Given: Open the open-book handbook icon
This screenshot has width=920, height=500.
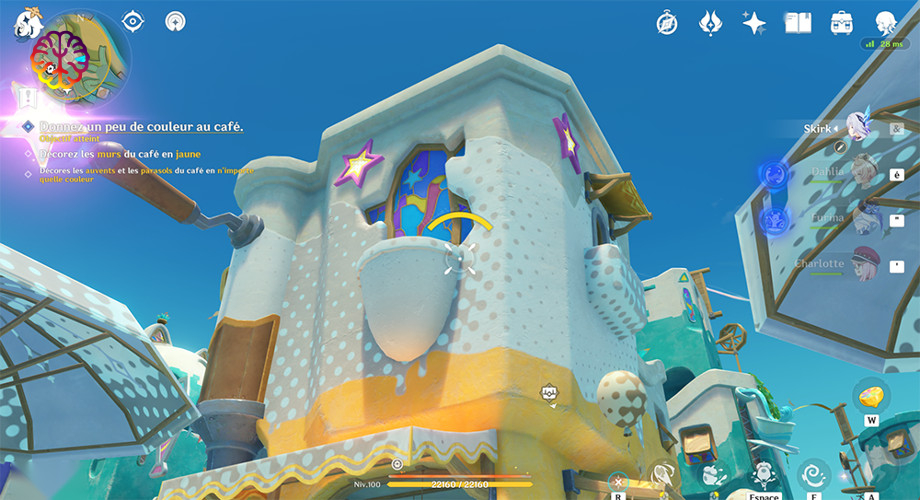Looking at the screenshot, I should [798, 22].
